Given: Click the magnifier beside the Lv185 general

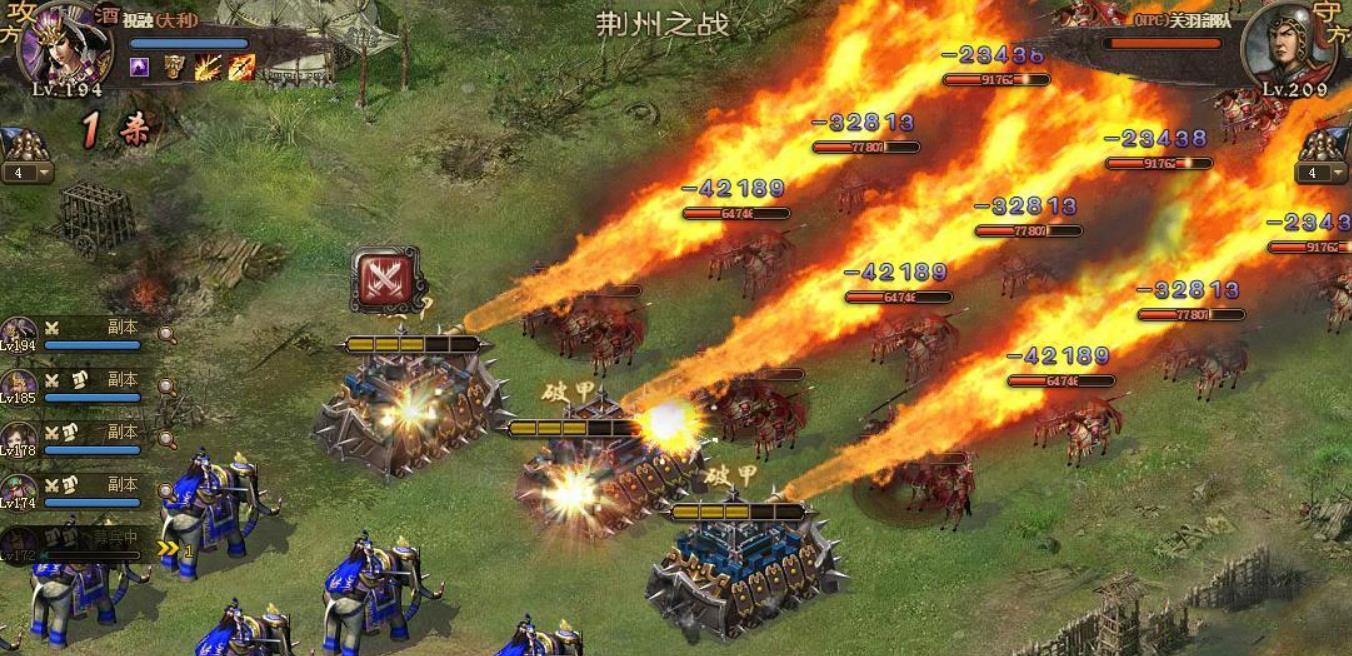Looking at the screenshot, I should coord(168,387).
